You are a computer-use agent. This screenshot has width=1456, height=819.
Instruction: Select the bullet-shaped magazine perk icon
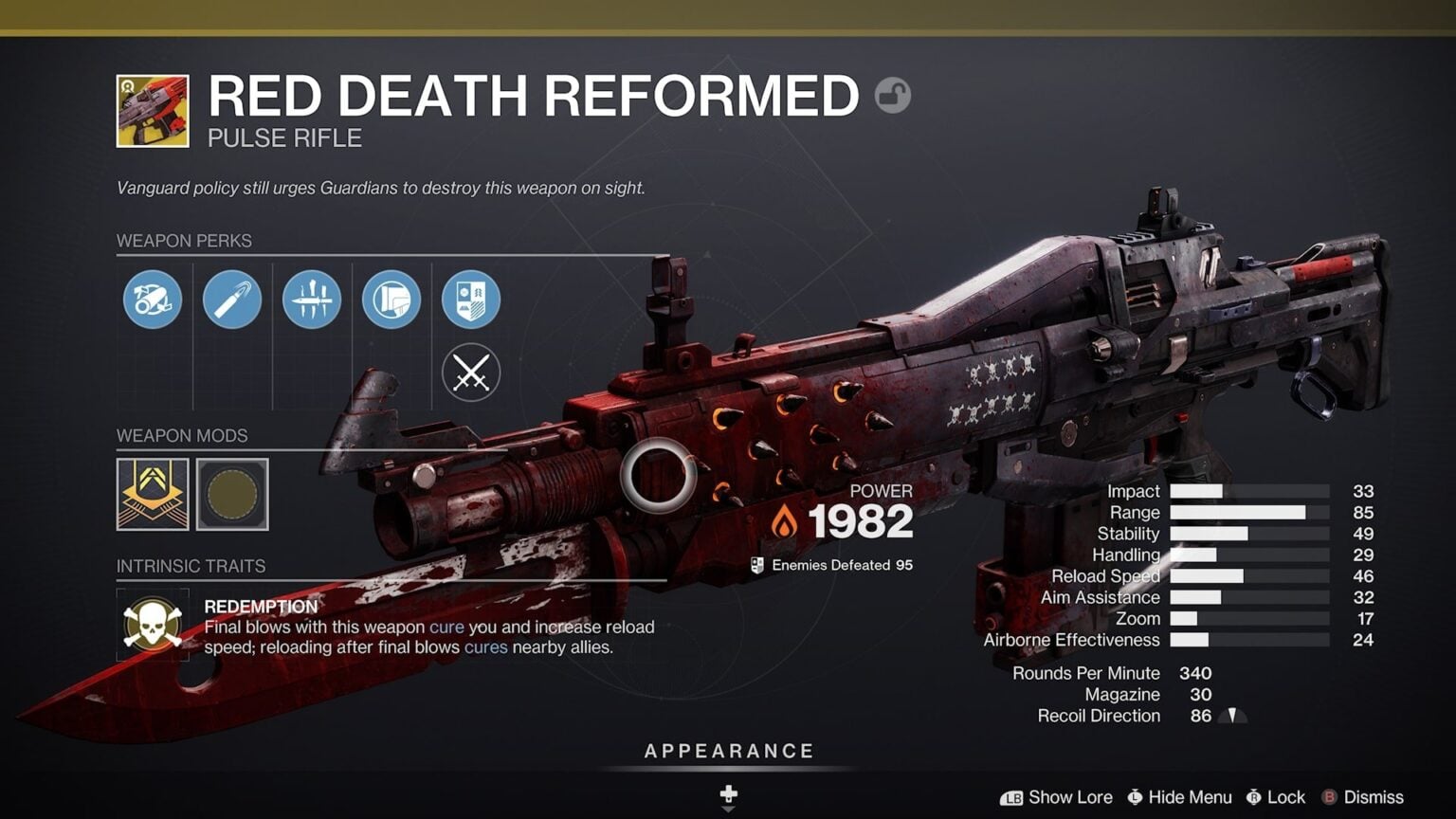tap(232, 300)
